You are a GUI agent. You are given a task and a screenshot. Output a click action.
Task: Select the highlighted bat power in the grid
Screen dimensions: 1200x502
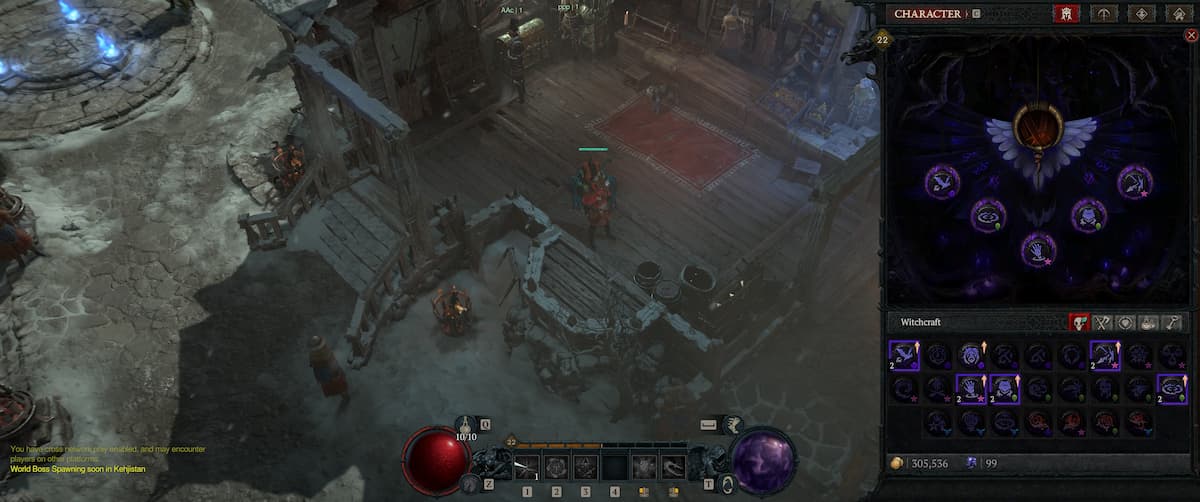(904, 355)
